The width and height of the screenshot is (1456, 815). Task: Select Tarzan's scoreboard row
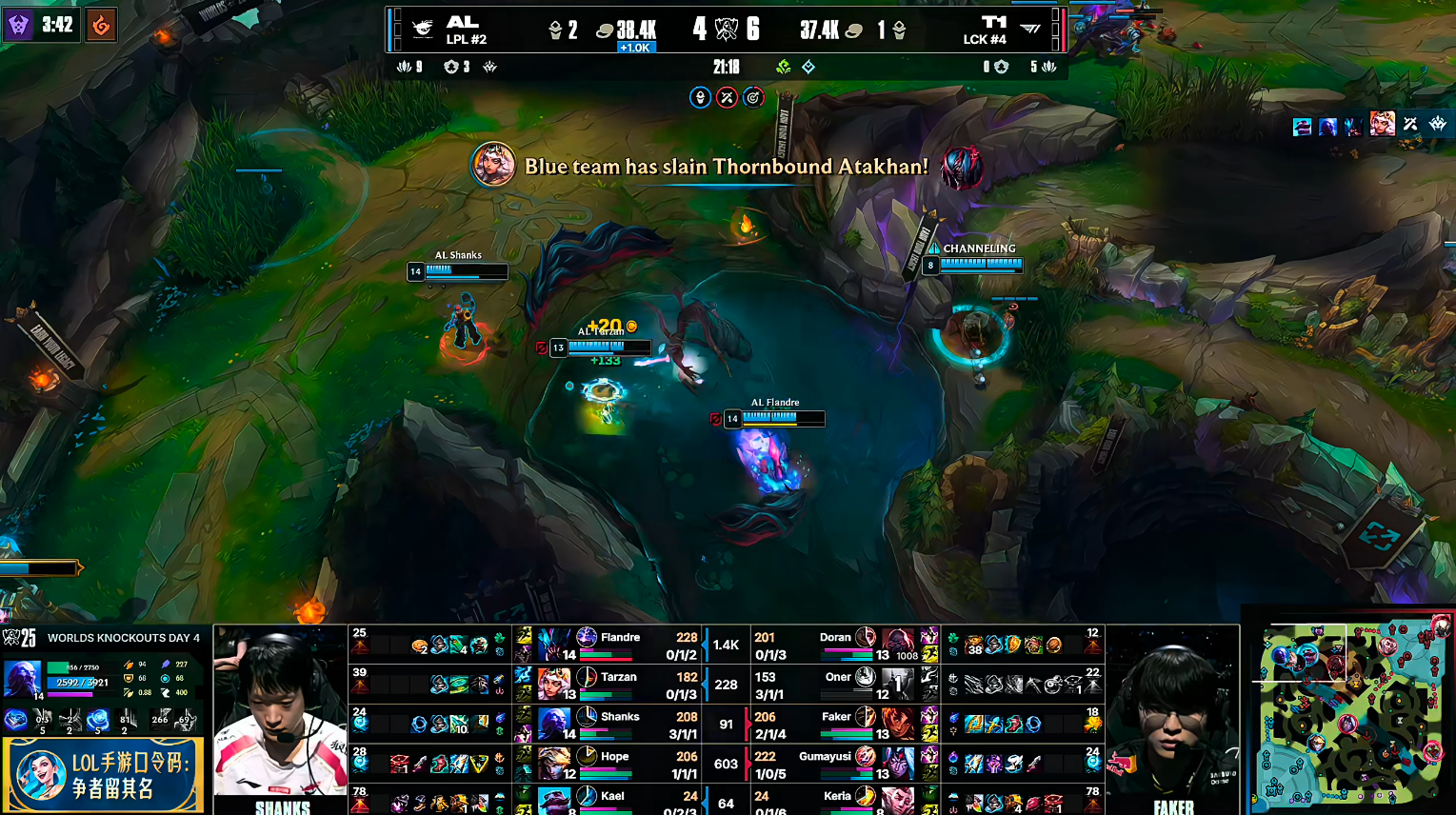619,684
